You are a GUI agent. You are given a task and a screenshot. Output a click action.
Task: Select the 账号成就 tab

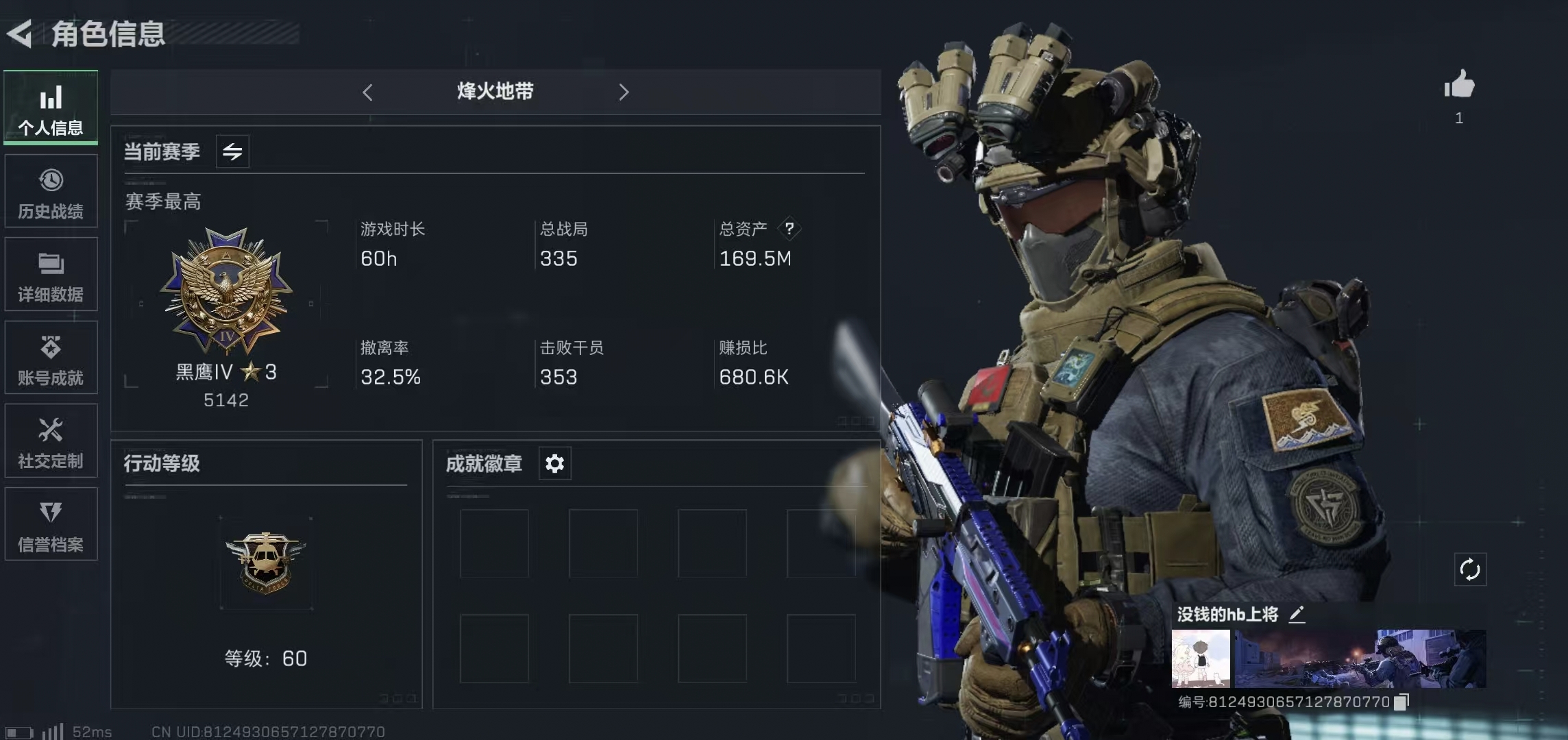51,358
